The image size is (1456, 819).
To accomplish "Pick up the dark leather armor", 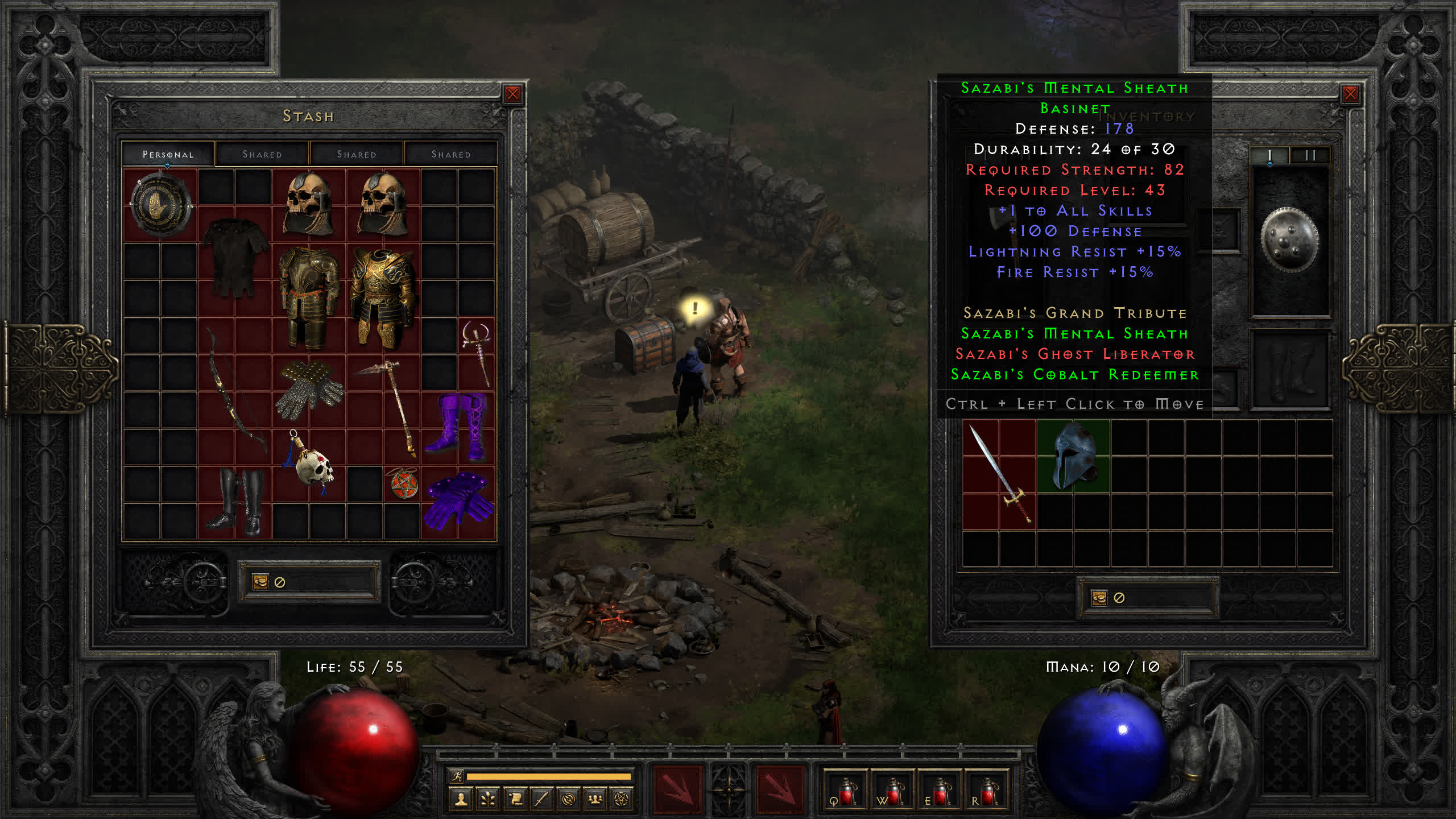I will [234, 256].
